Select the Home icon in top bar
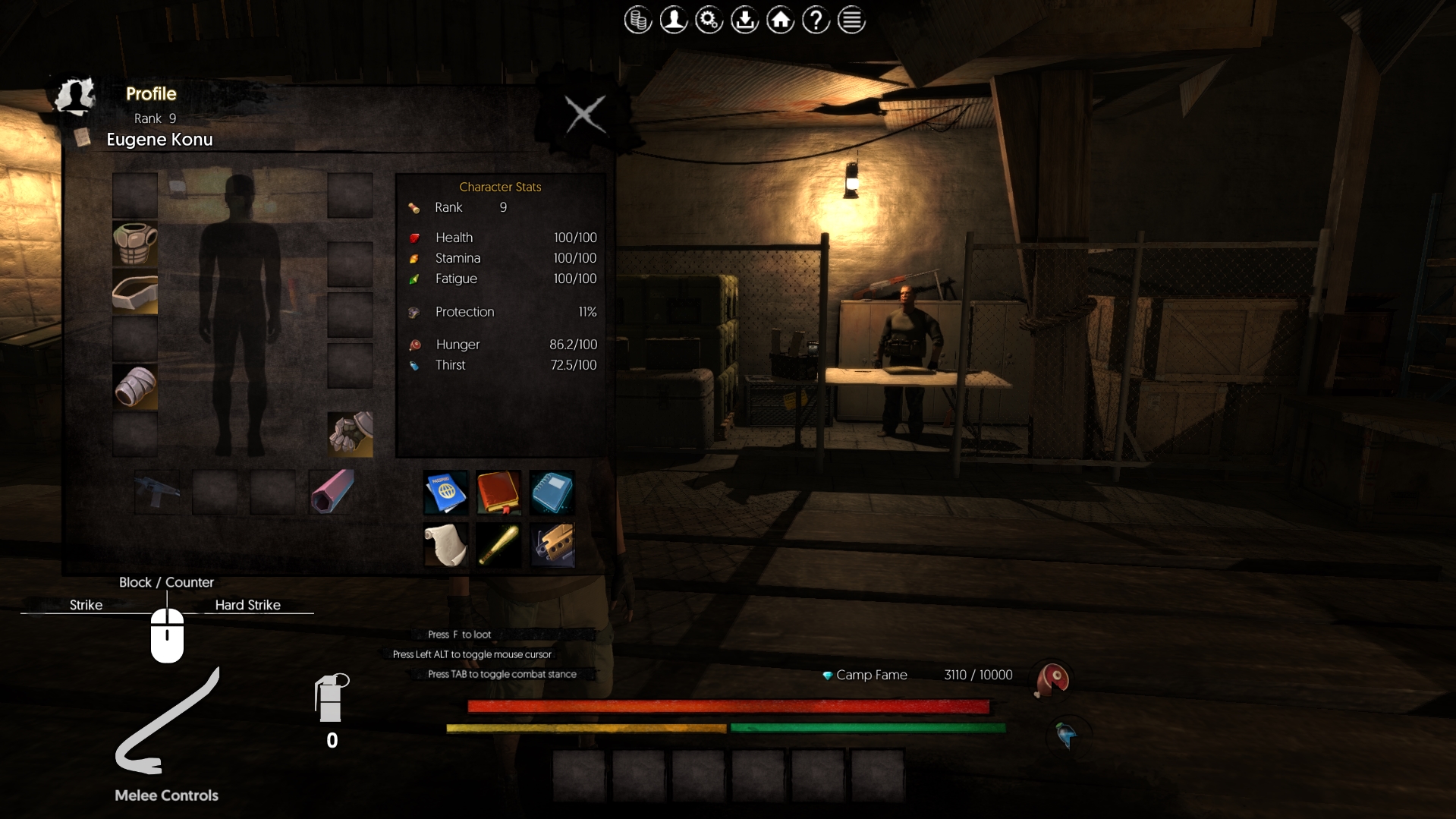 click(x=781, y=20)
